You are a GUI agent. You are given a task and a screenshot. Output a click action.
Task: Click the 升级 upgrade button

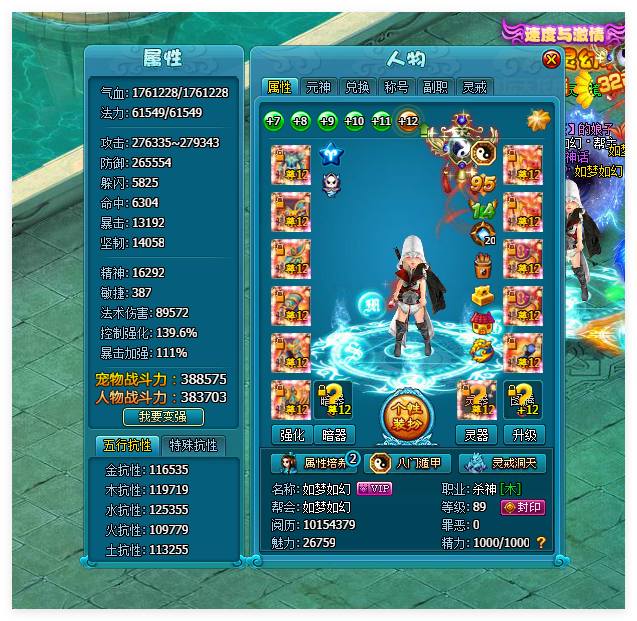(524, 434)
